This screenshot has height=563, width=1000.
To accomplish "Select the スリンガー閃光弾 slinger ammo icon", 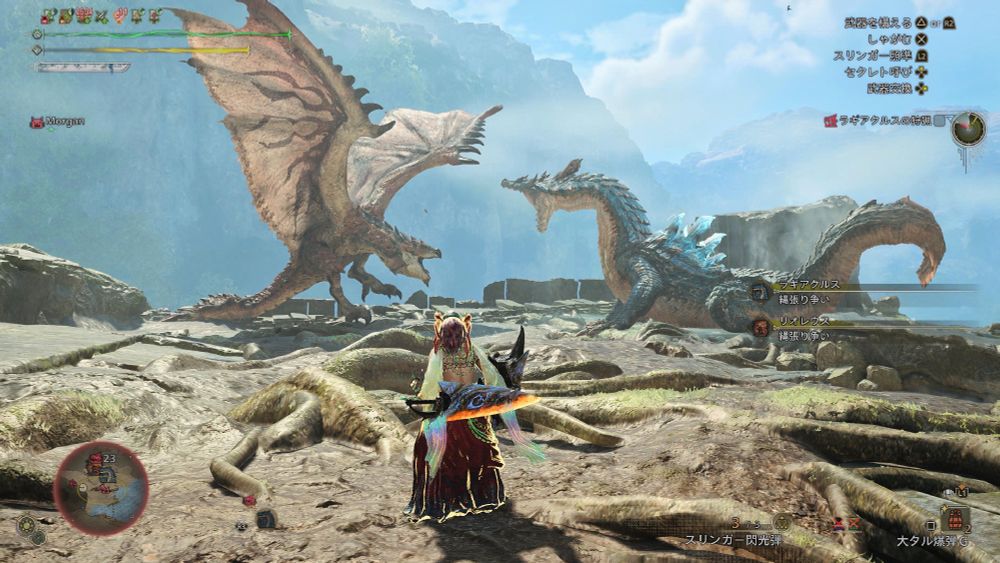I will [782, 522].
